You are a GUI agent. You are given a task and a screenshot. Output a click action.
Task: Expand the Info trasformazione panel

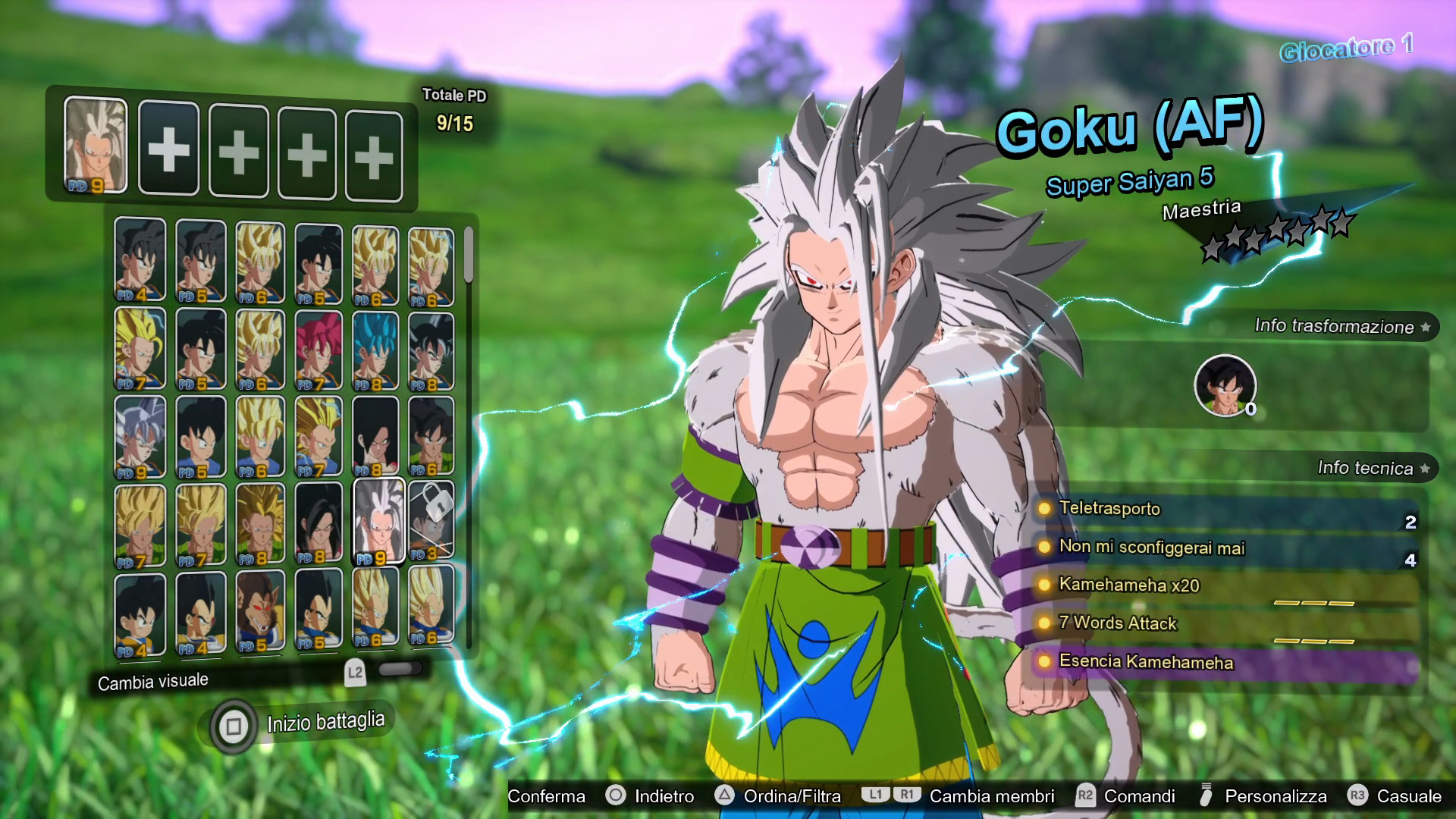[1335, 328]
